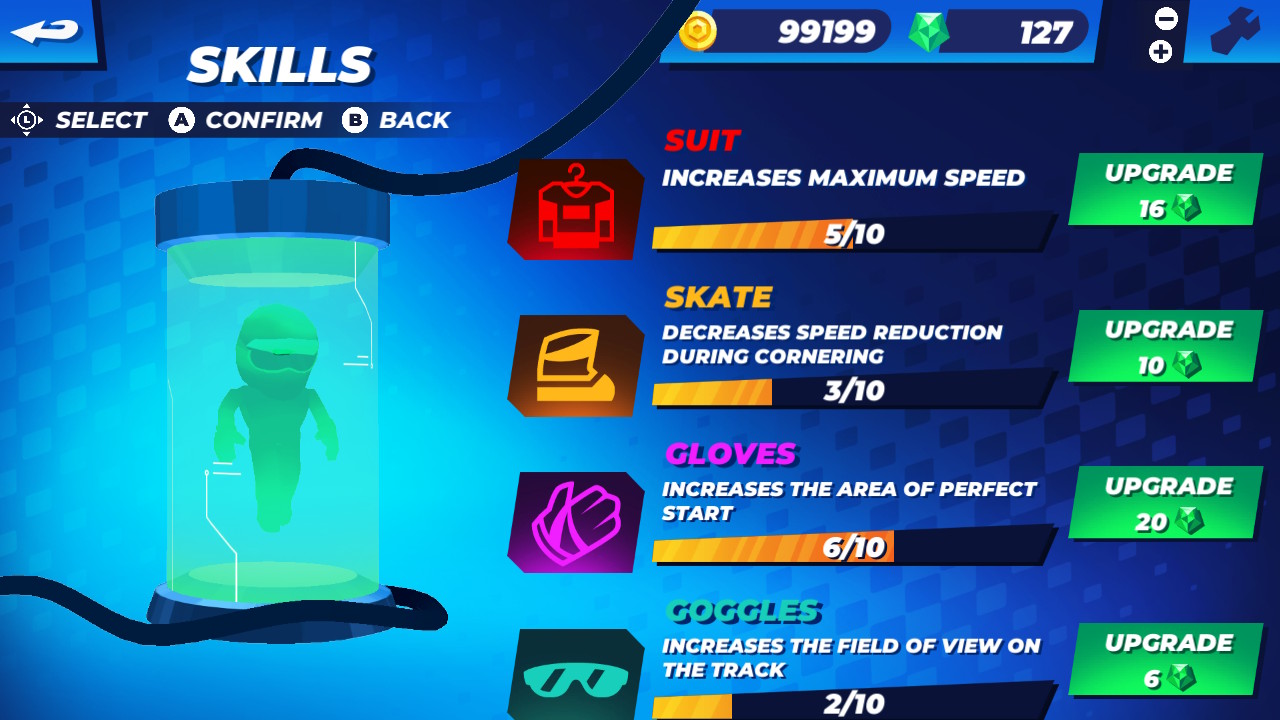Upgrade the Goggles for 6 gems

[1163, 660]
